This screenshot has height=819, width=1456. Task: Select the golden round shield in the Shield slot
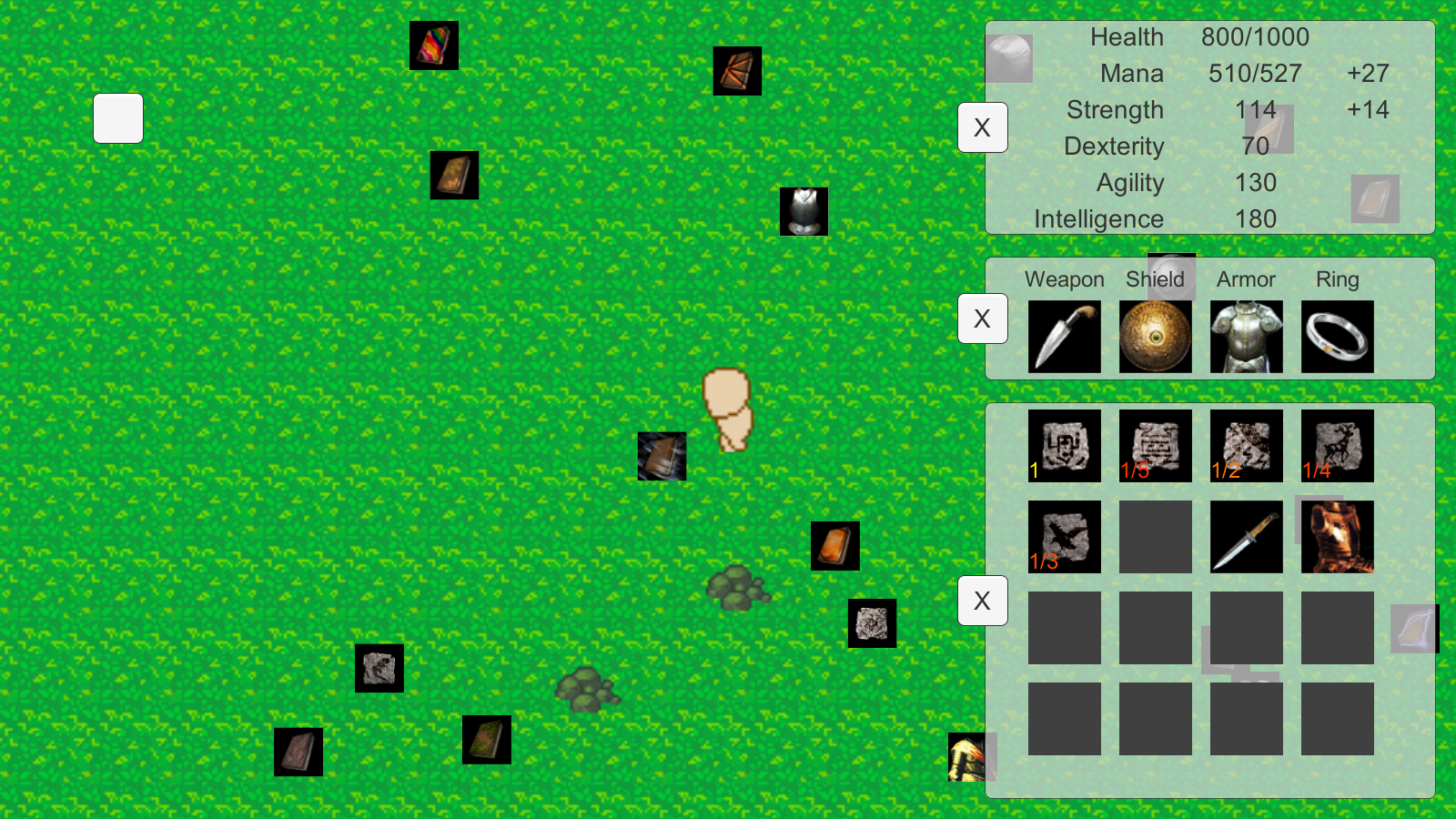click(x=1155, y=337)
